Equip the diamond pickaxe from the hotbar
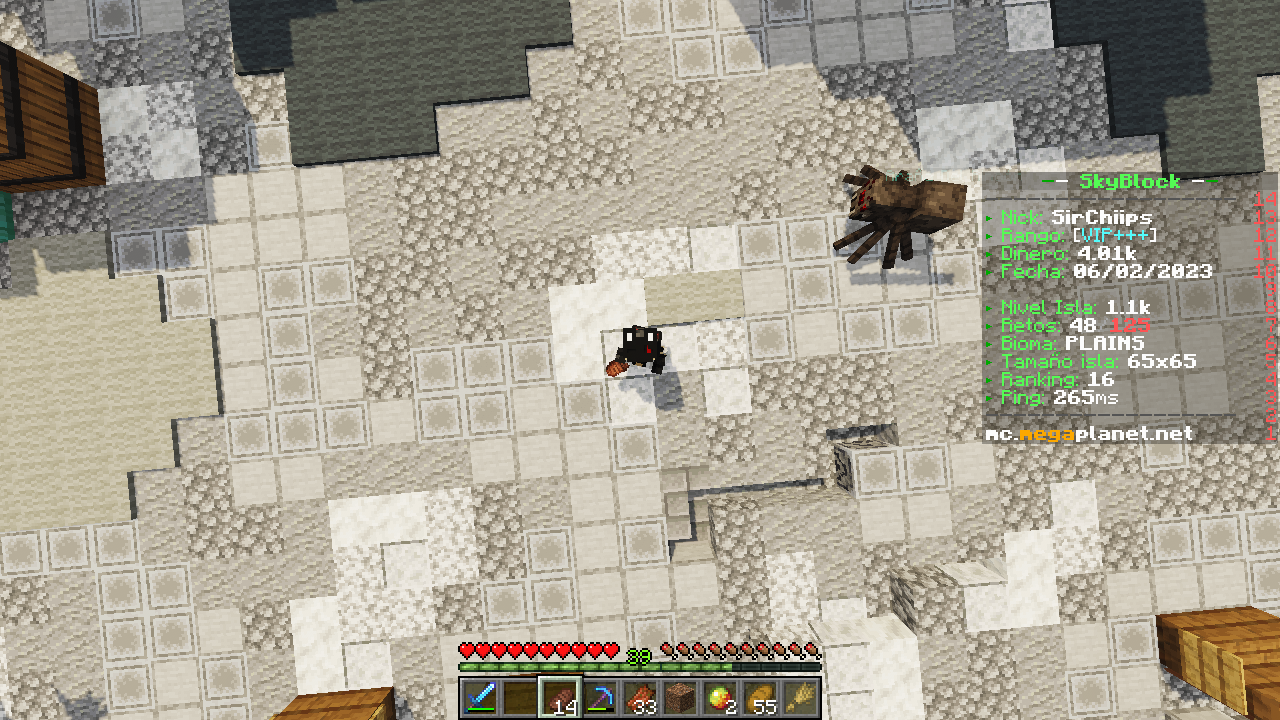 click(x=600, y=697)
